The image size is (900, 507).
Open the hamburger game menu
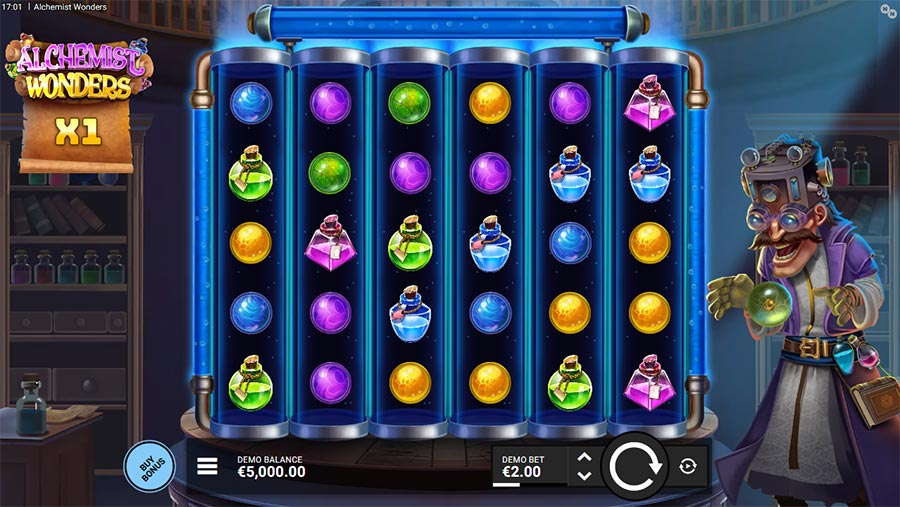point(207,466)
